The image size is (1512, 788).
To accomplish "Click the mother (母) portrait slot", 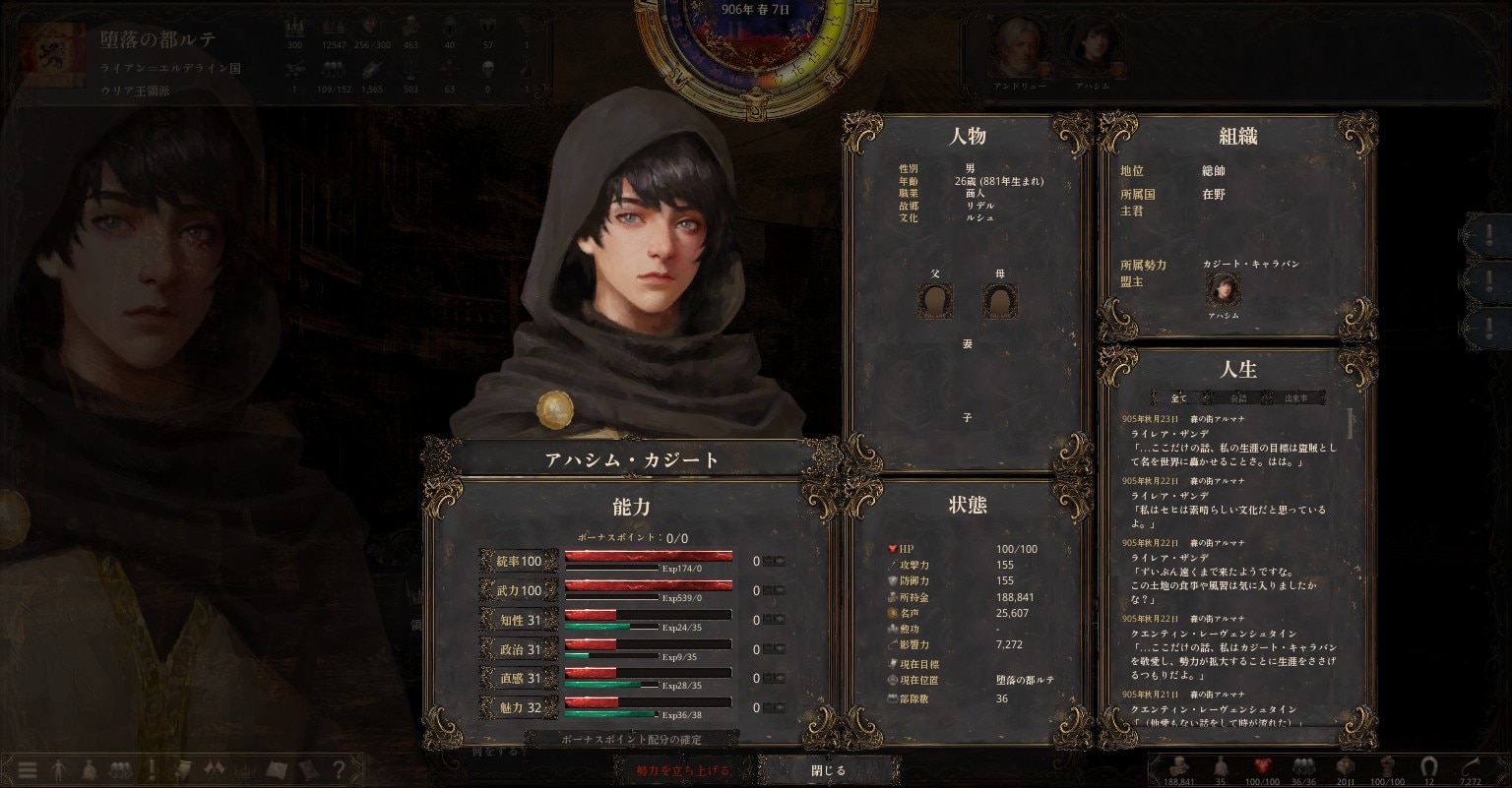I will tap(1000, 301).
